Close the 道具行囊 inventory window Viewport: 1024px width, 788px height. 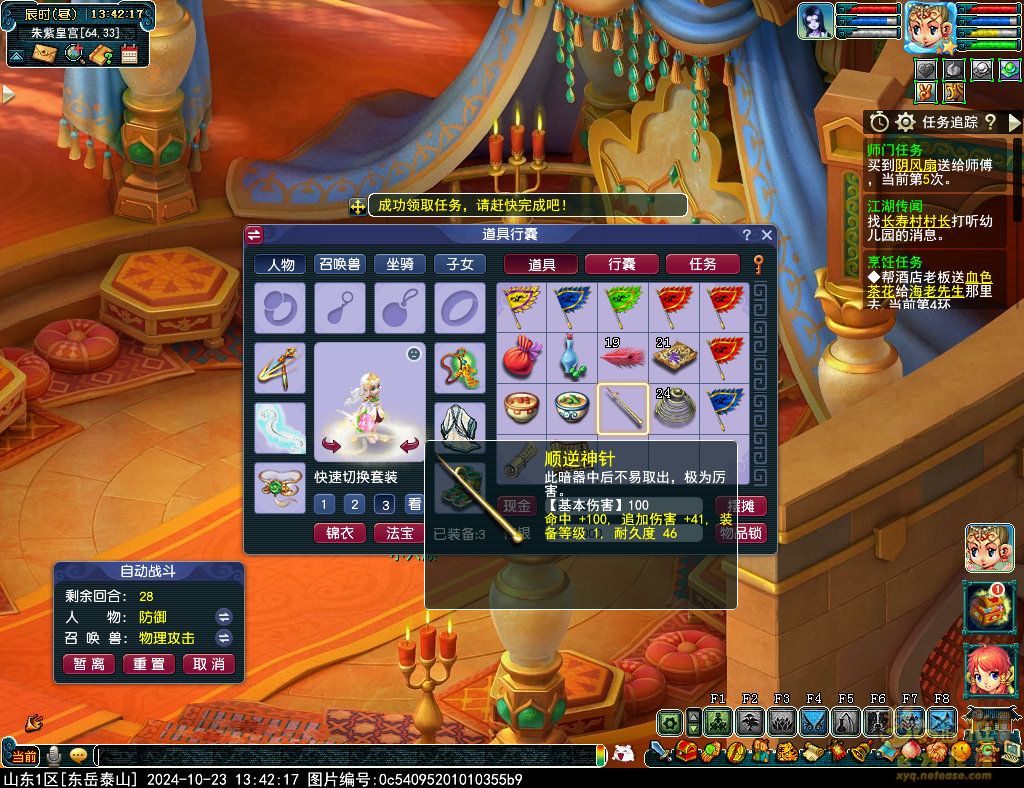pos(767,235)
